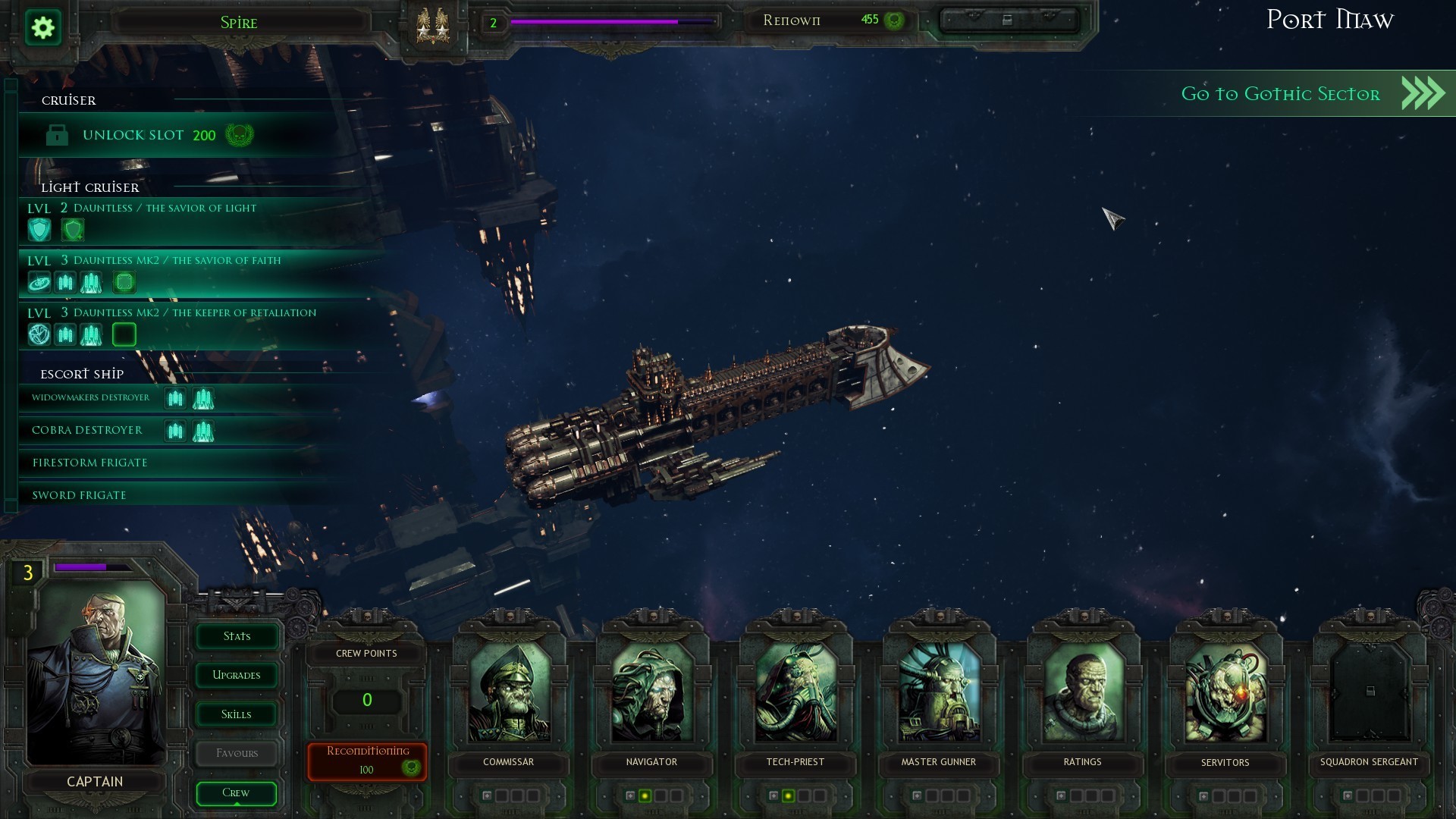This screenshot has width=1456, height=819.
Task: Choose the Sword Frigate entry
Action: [80, 495]
